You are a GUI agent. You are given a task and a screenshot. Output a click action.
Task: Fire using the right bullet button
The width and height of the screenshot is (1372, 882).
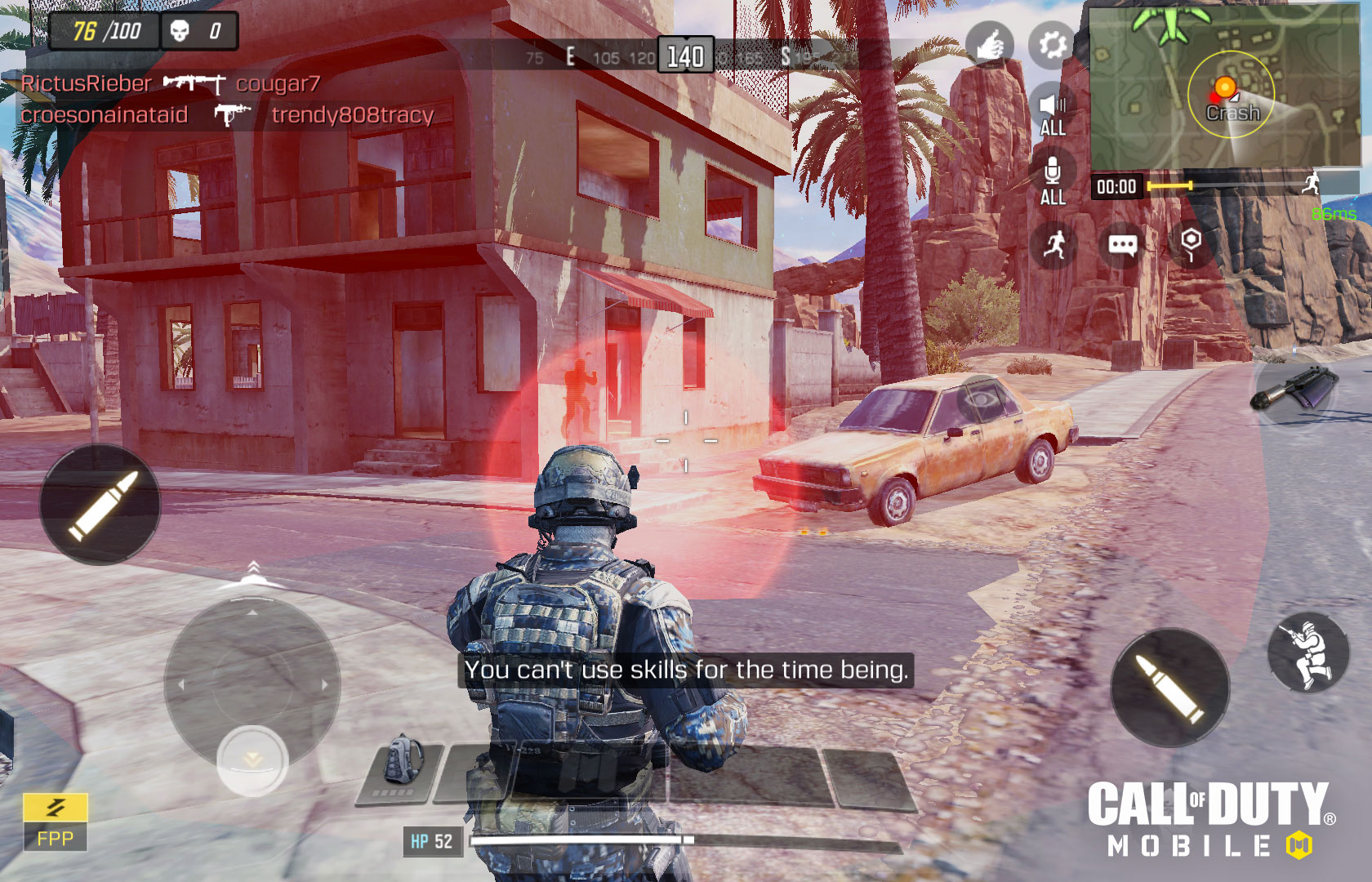[1169, 688]
